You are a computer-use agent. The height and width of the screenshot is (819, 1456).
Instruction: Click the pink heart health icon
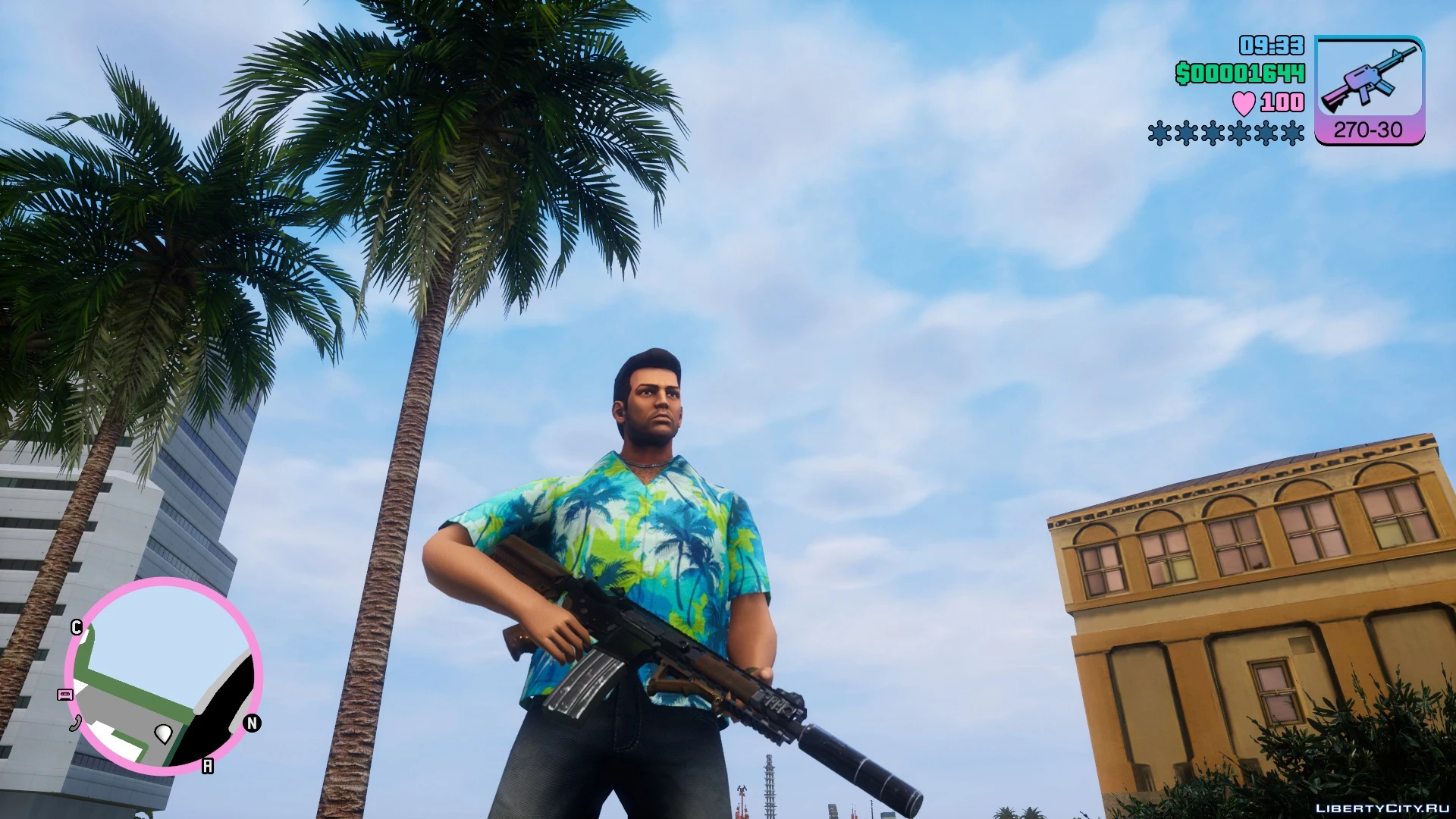[1243, 103]
